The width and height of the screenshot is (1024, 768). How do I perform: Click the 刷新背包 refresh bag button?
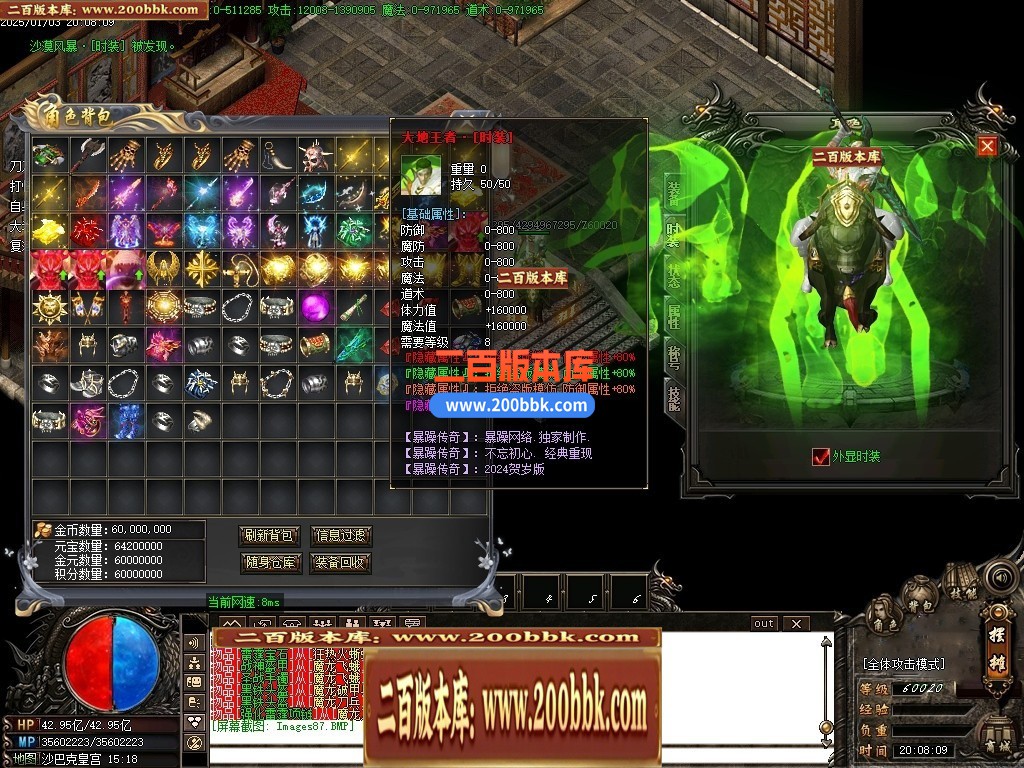click(x=270, y=536)
